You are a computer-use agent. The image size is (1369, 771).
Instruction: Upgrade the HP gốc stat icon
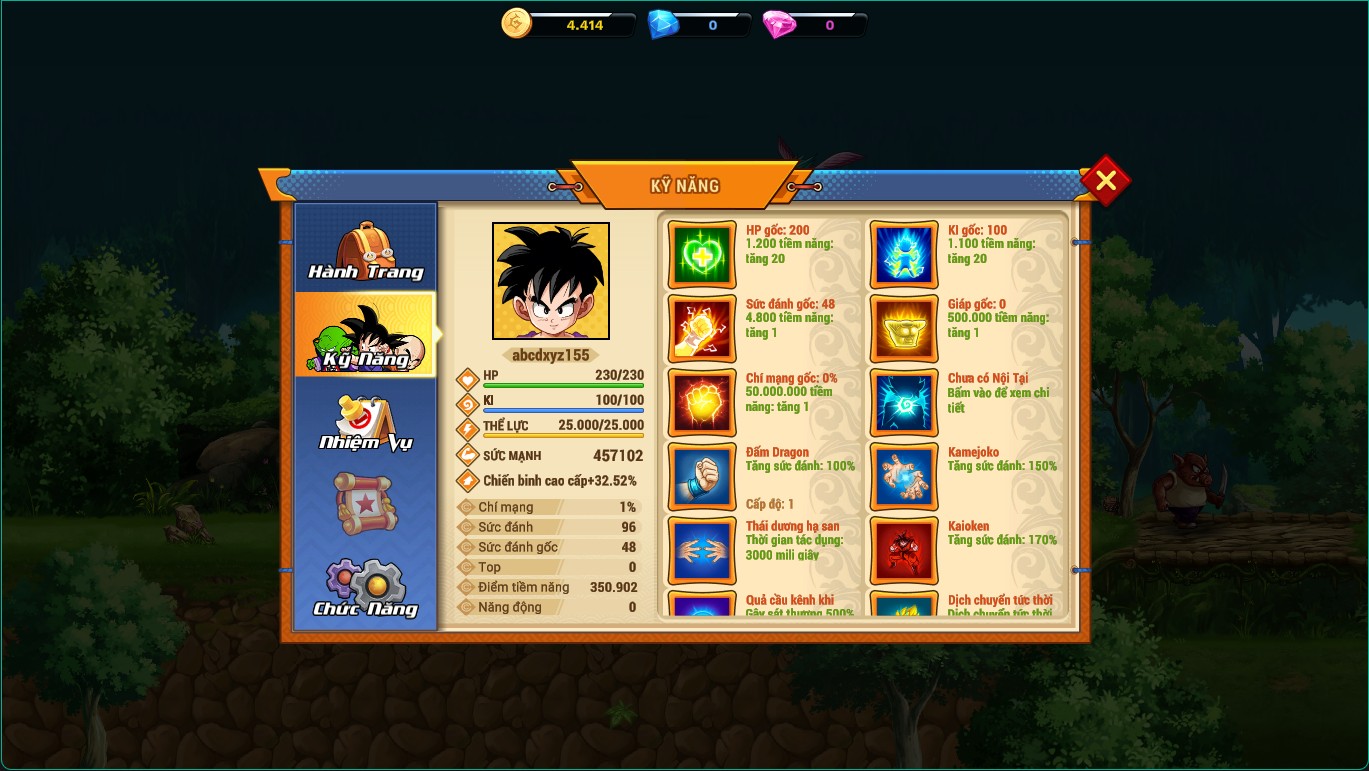[x=702, y=255]
